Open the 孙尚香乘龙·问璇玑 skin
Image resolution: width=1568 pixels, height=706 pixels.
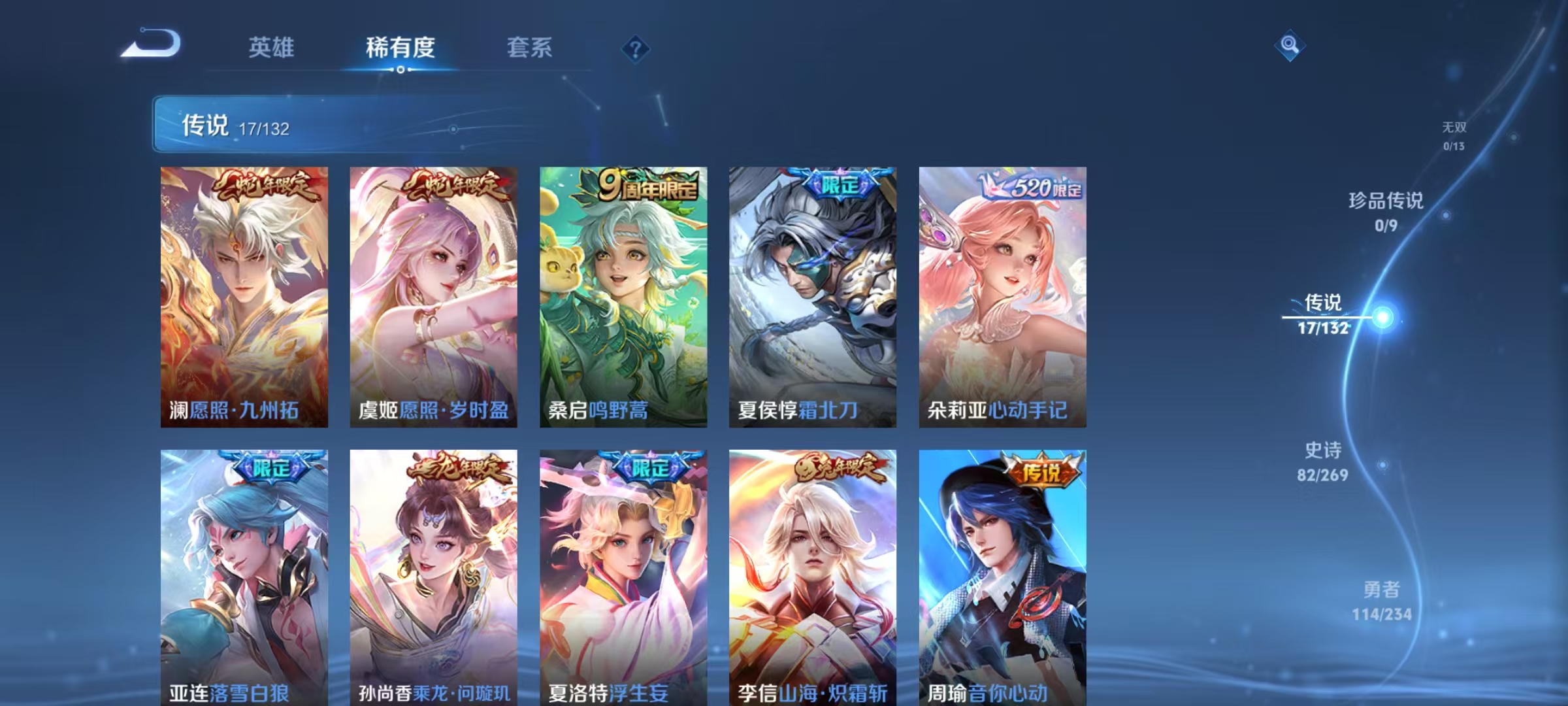point(433,575)
